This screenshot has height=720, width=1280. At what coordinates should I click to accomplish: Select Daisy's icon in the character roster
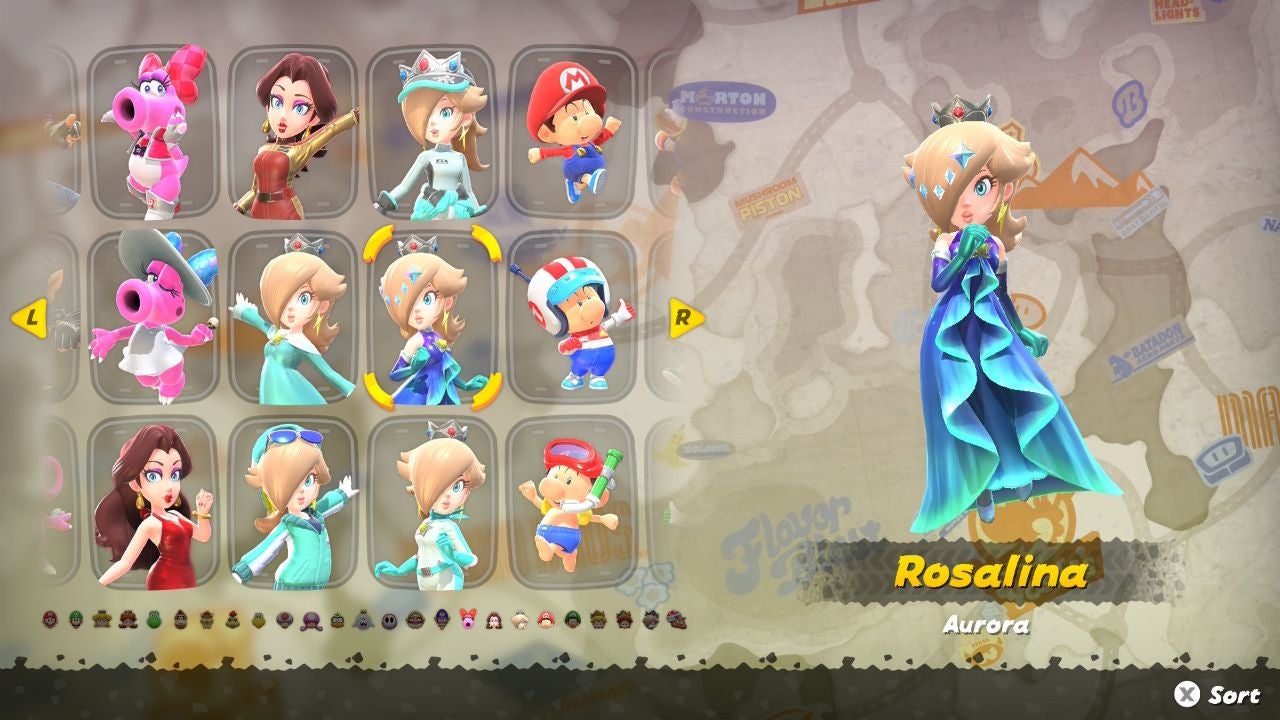127,622
